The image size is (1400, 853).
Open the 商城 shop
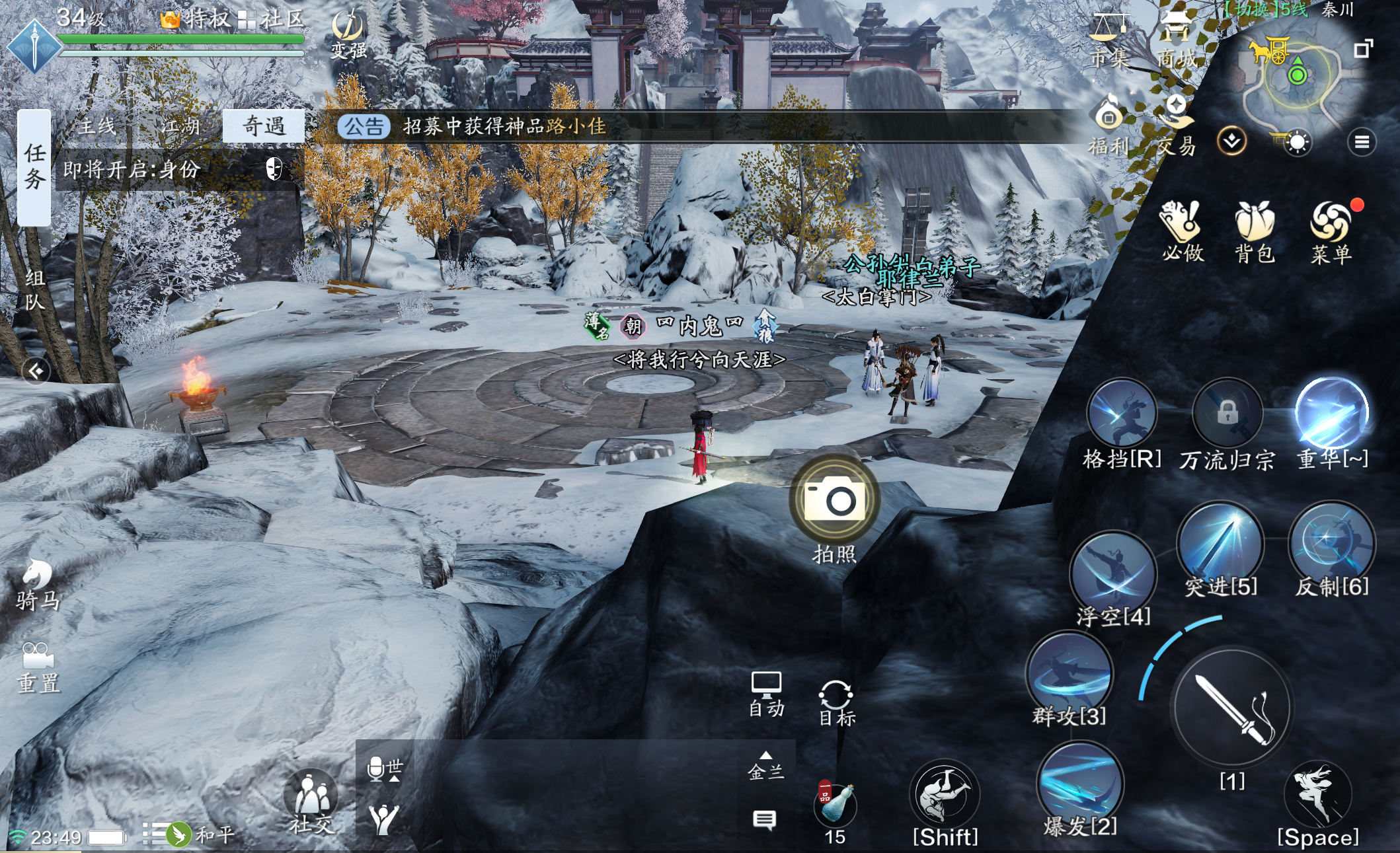(1175, 40)
